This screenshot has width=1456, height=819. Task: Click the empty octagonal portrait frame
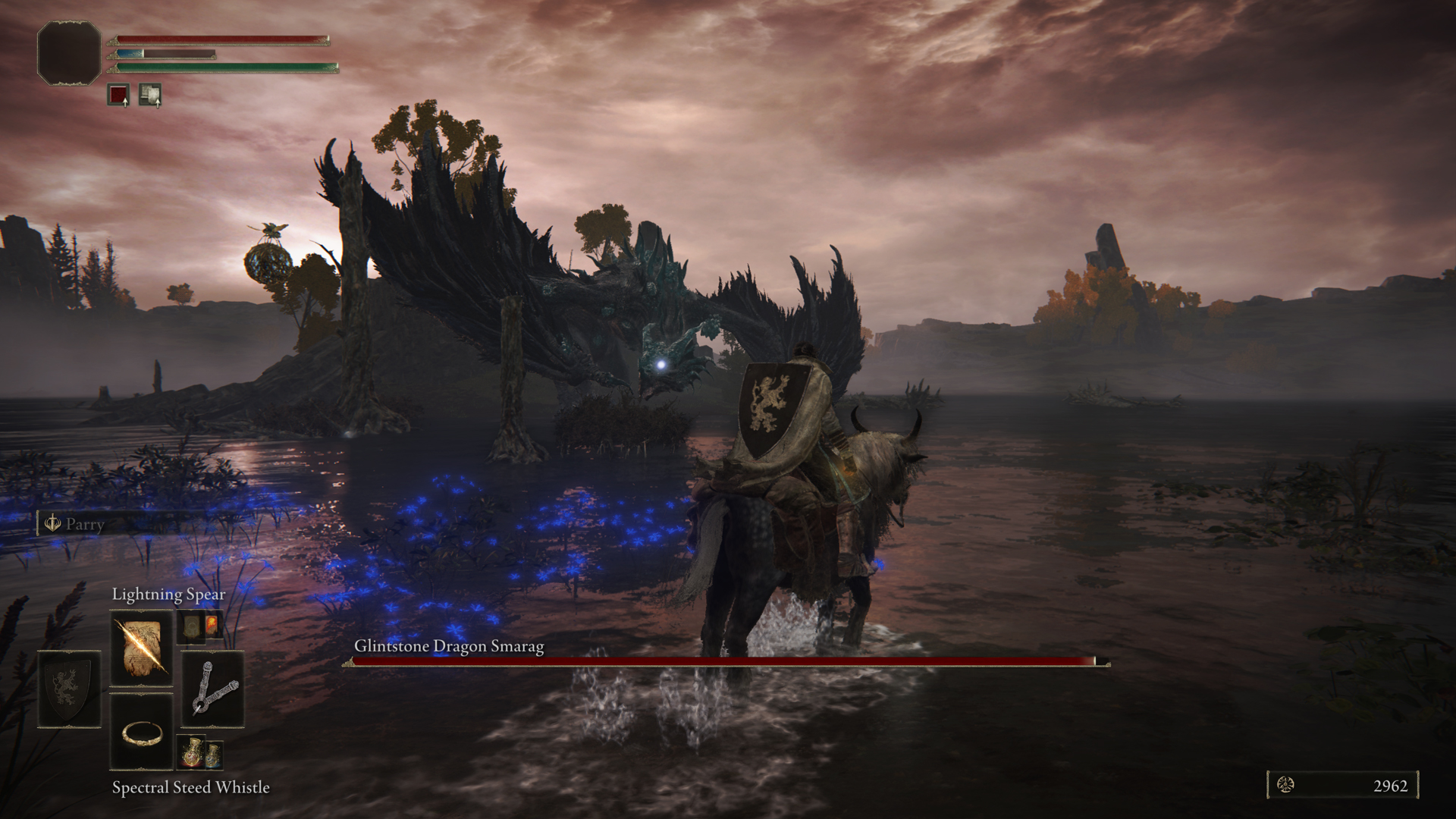pyautogui.click(x=69, y=52)
